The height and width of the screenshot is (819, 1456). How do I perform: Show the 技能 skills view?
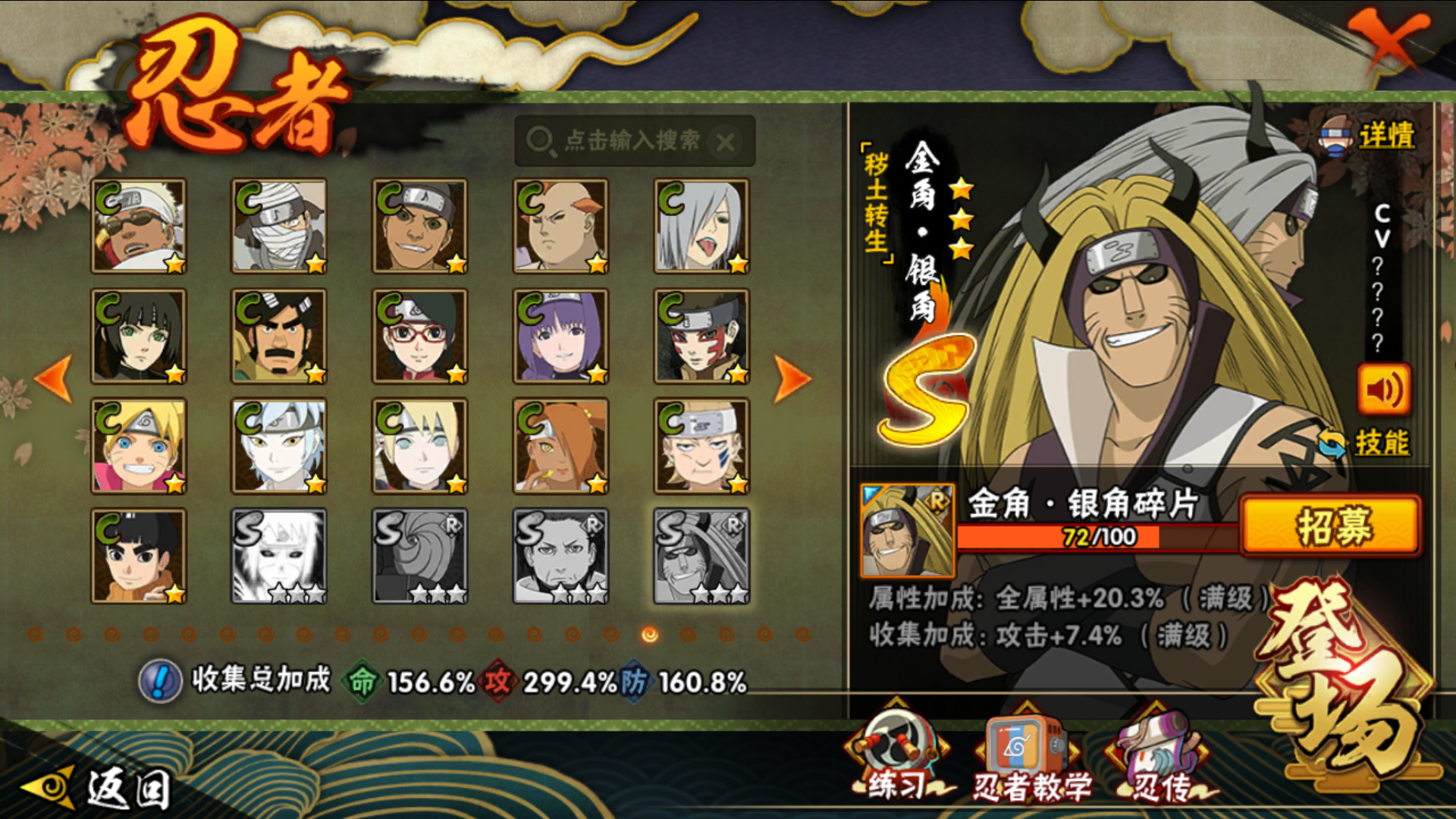[1380, 443]
